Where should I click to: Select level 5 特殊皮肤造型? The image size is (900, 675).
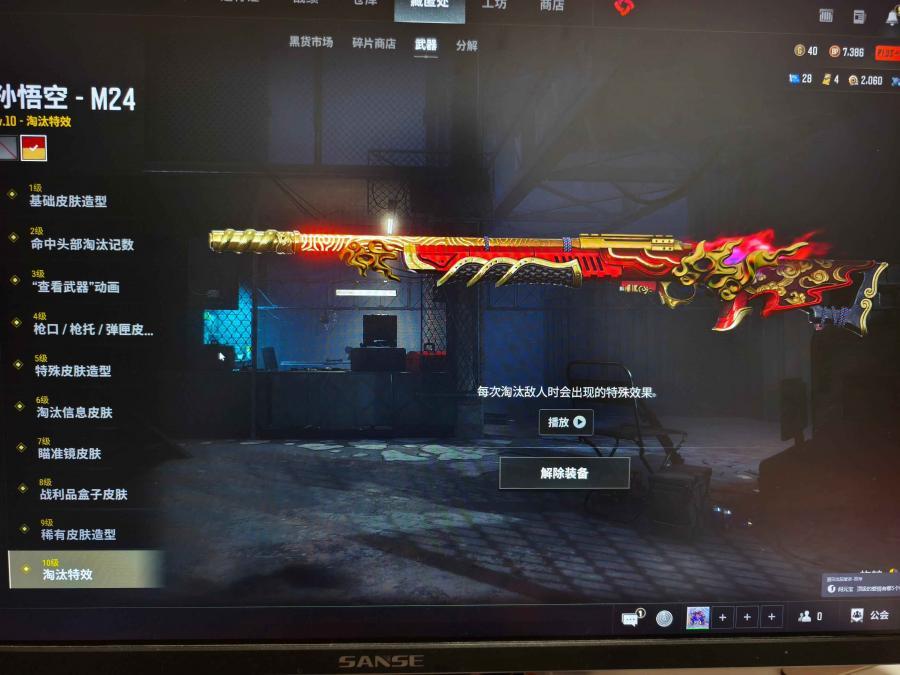pyautogui.click(x=73, y=370)
